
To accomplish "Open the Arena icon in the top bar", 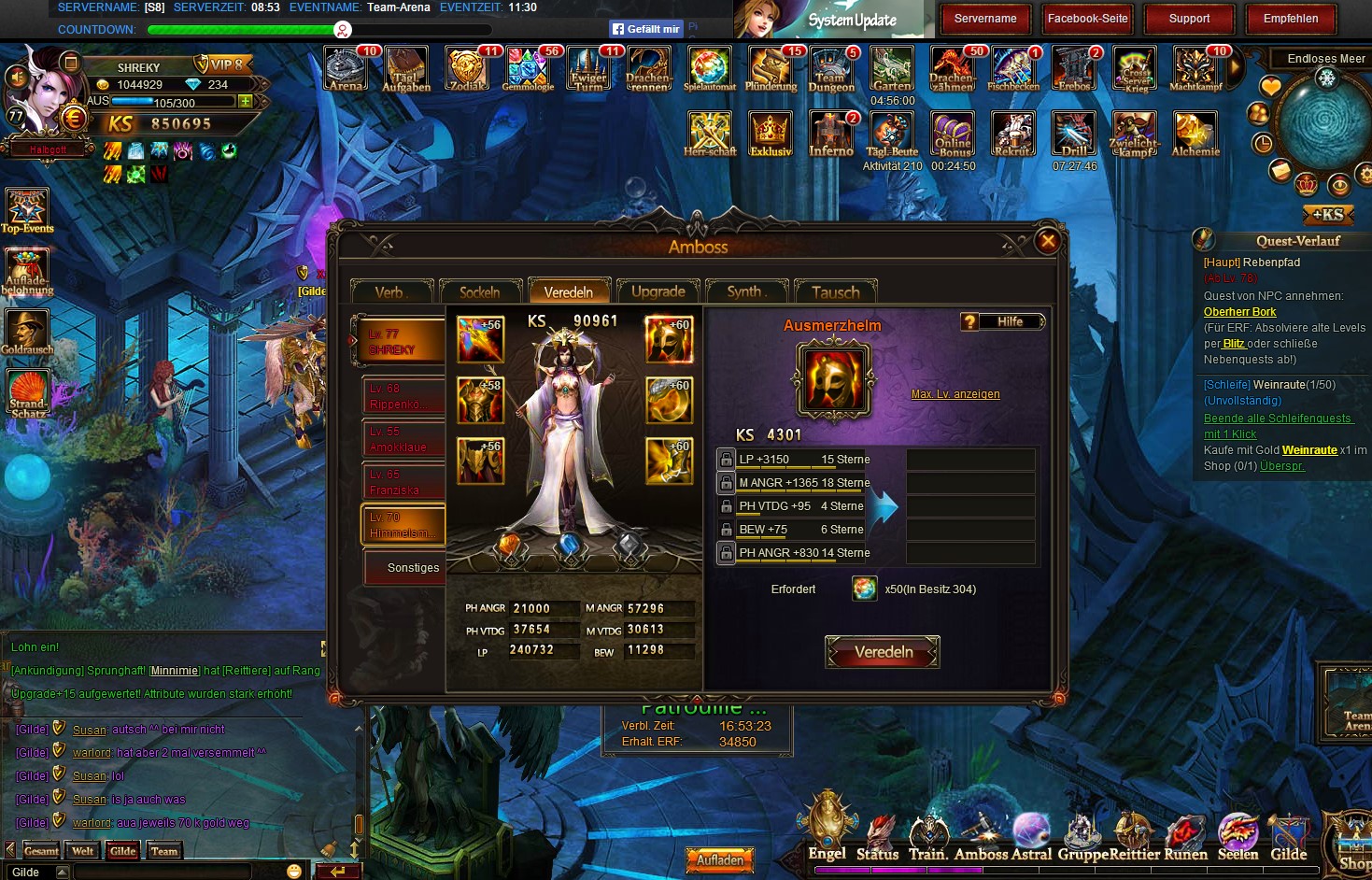I will 346,70.
